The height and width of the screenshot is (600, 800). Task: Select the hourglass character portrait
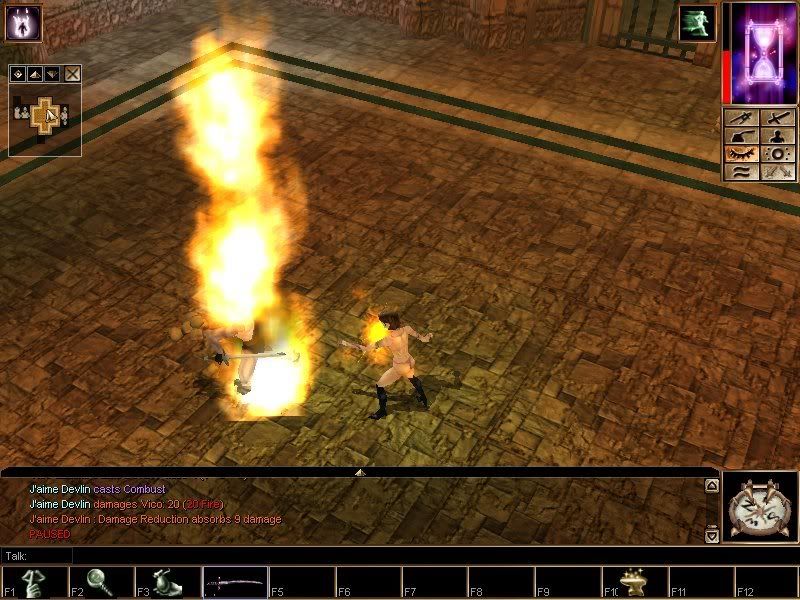[760, 52]
